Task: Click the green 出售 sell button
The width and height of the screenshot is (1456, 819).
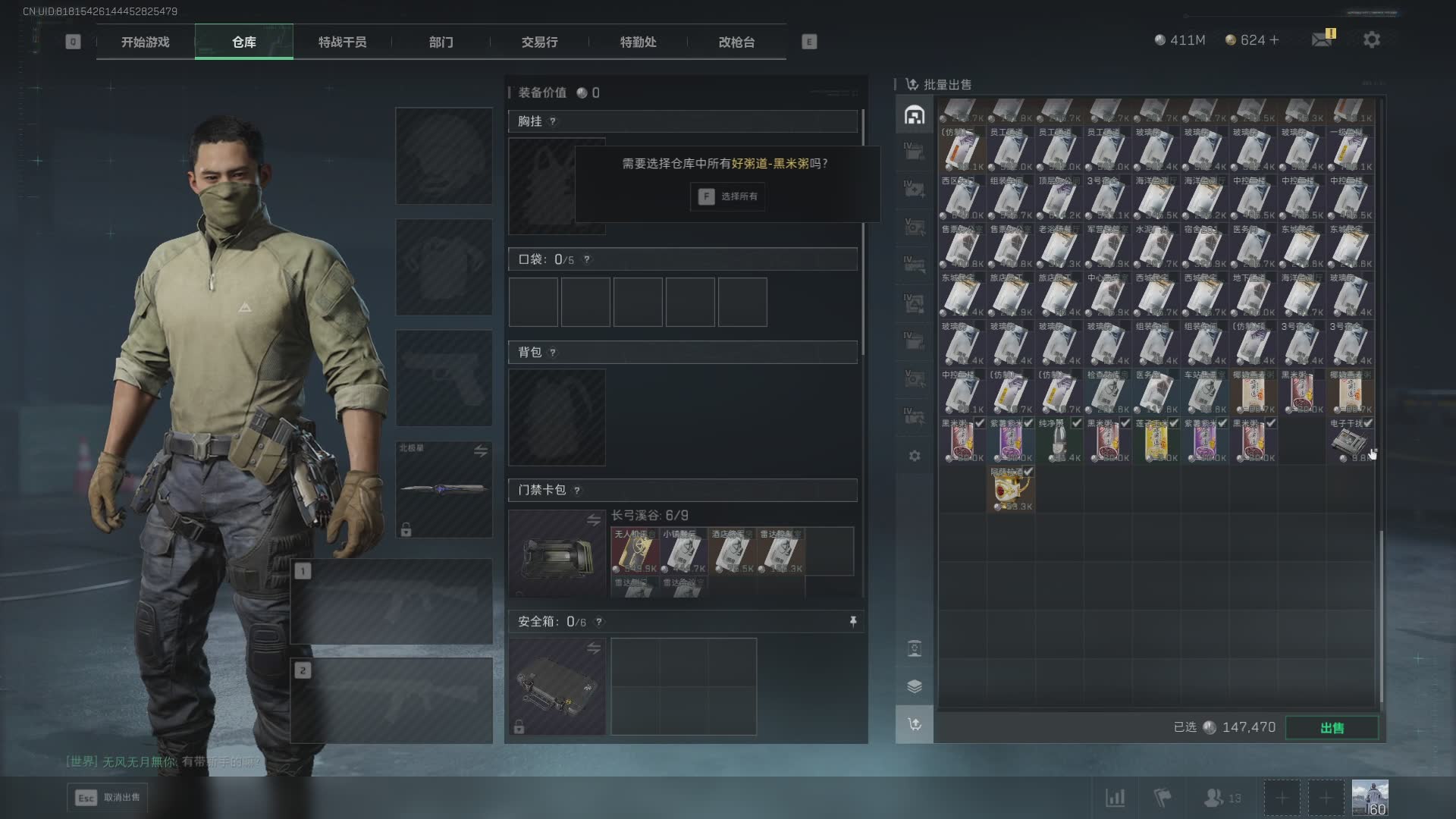Action: coord(1332,728)
